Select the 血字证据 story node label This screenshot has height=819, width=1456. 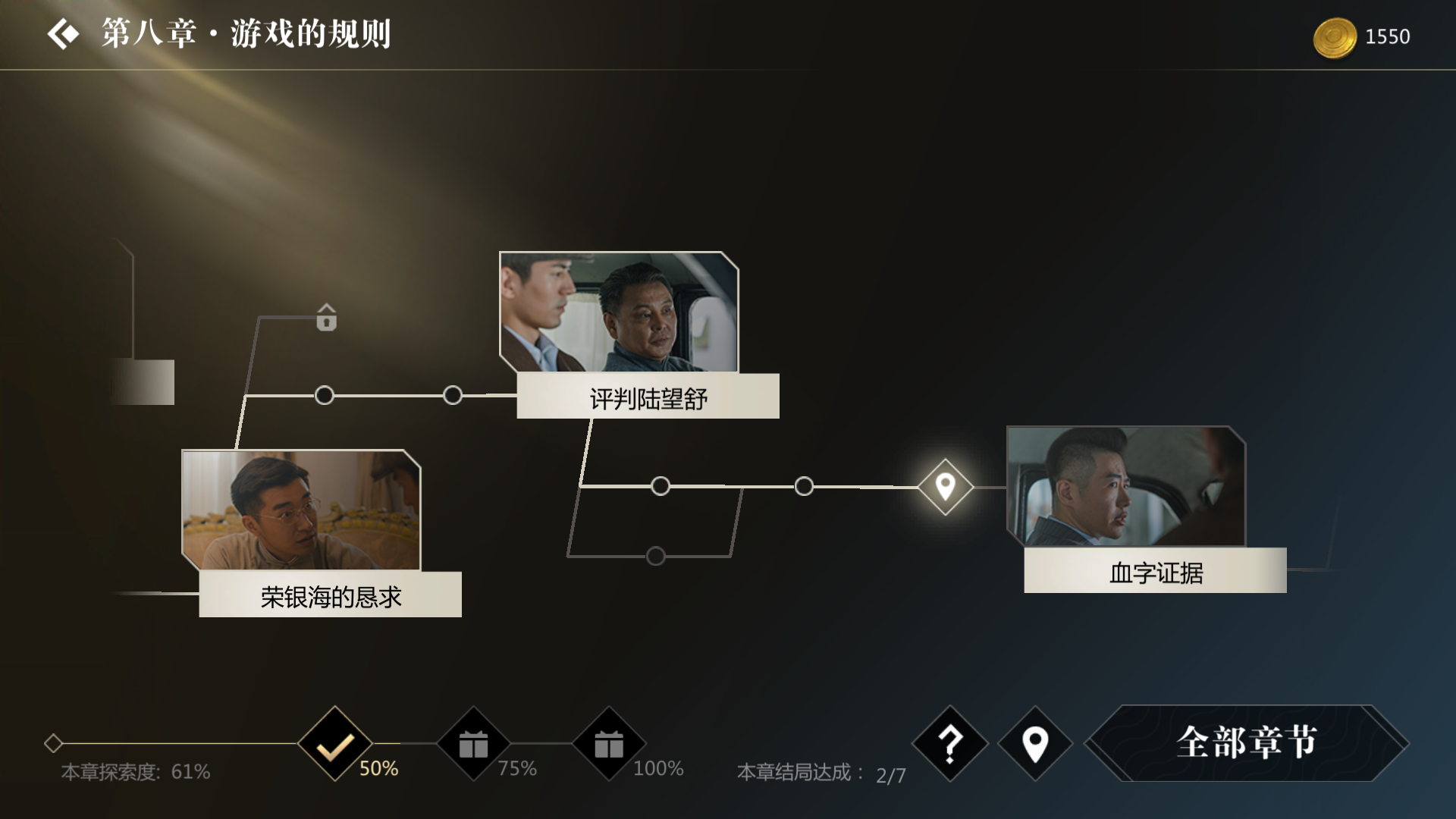click(x=1155, y=575)
